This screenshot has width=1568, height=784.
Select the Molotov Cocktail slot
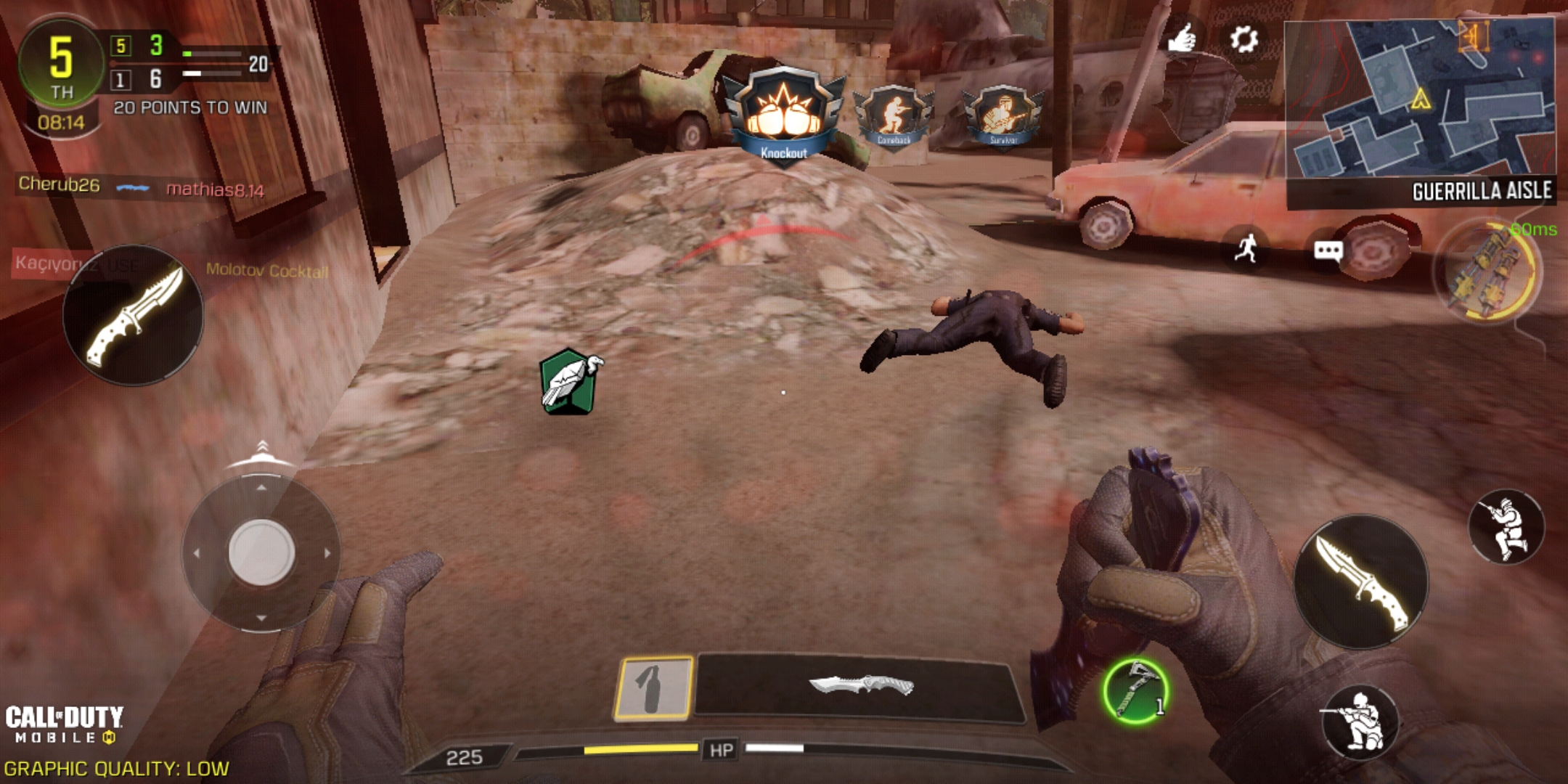pyautogui.click(x=654, y=687)
